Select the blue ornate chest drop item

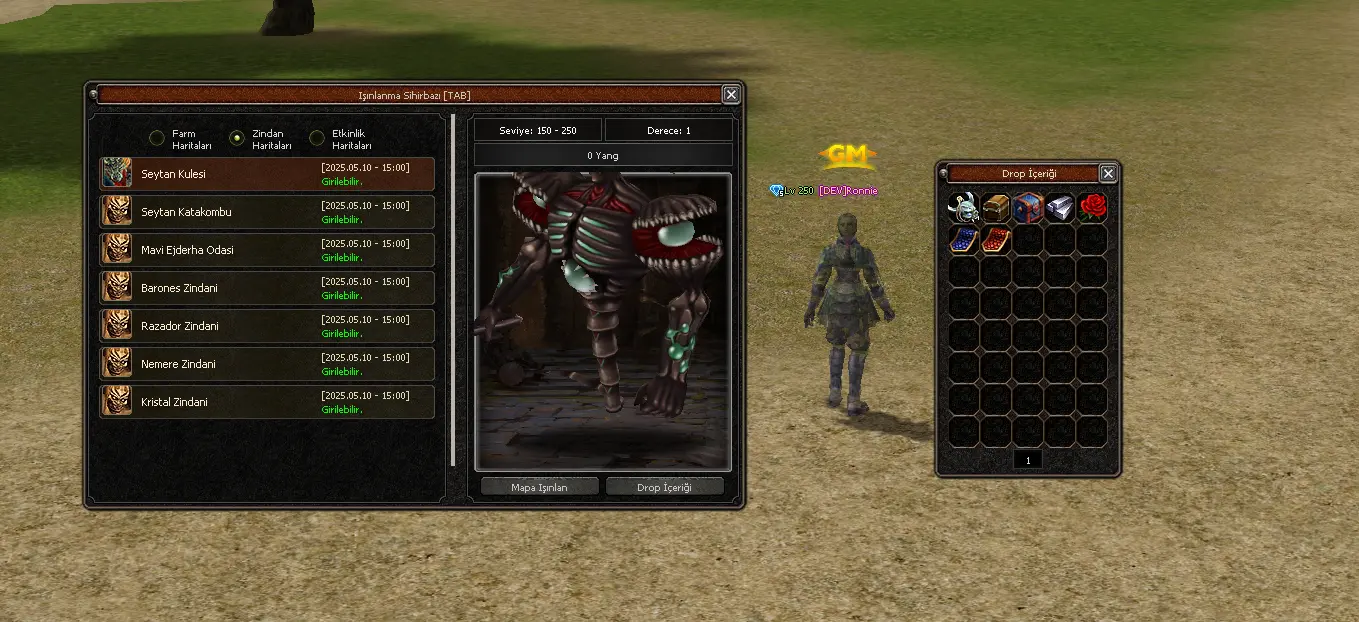1028,208
